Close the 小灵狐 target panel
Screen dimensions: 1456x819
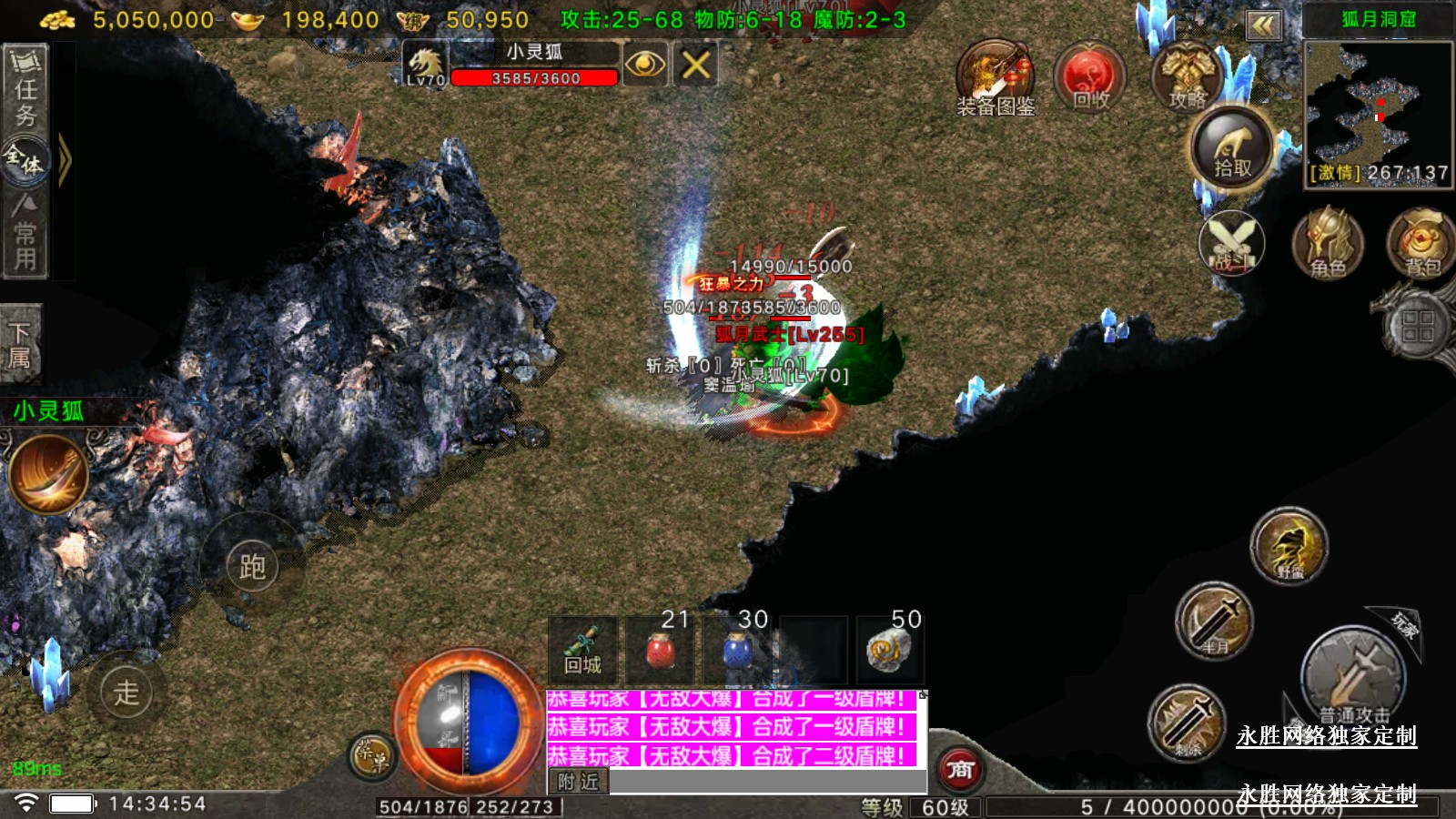pyautogui.click(x=695, y=65)
